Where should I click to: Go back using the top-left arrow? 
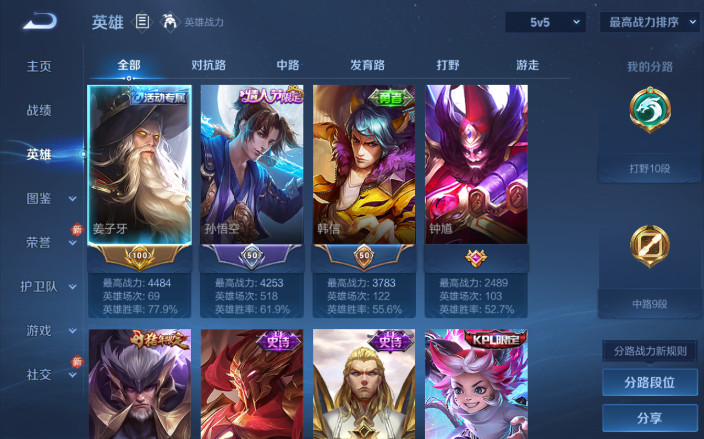[x=41, y=21]
